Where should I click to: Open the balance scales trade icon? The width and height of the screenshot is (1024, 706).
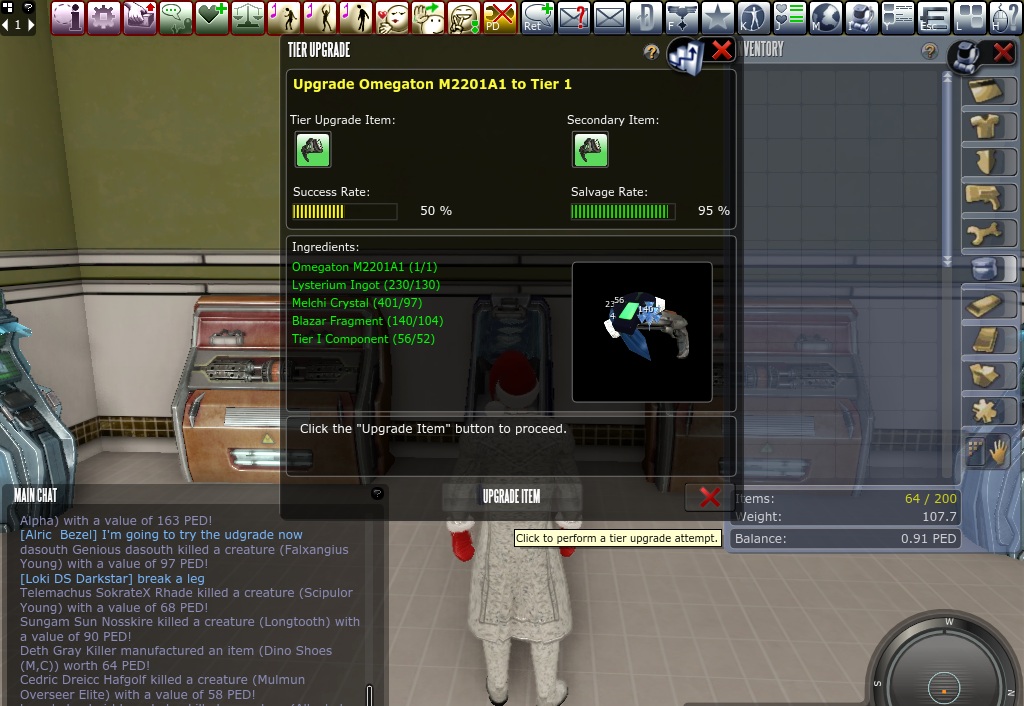tap(247, 17)
